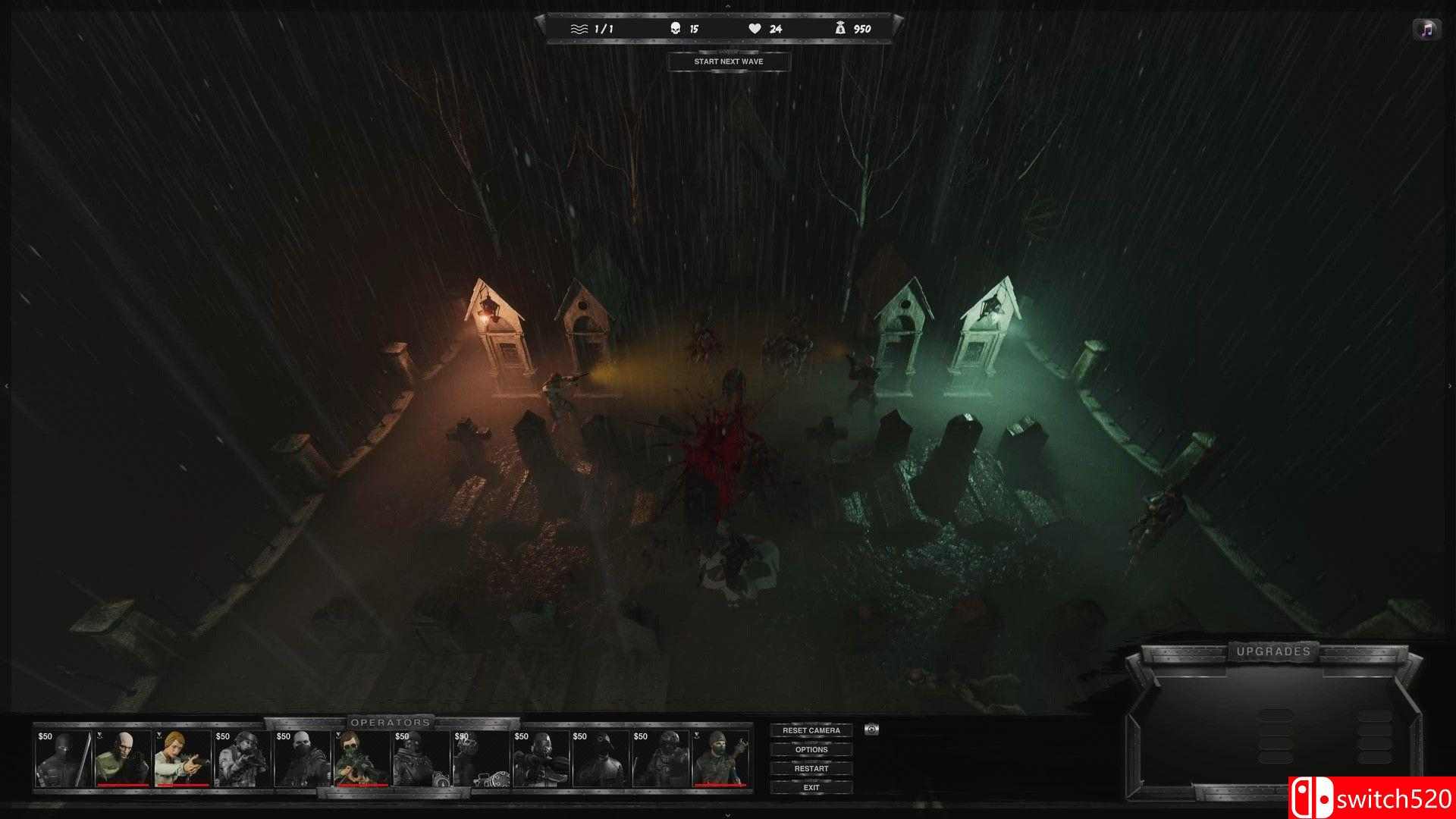This screenshot has width=1456, height=819.
Task: Click the camera snapshot icon beside Reset Camera
Action: pos(871,730)
